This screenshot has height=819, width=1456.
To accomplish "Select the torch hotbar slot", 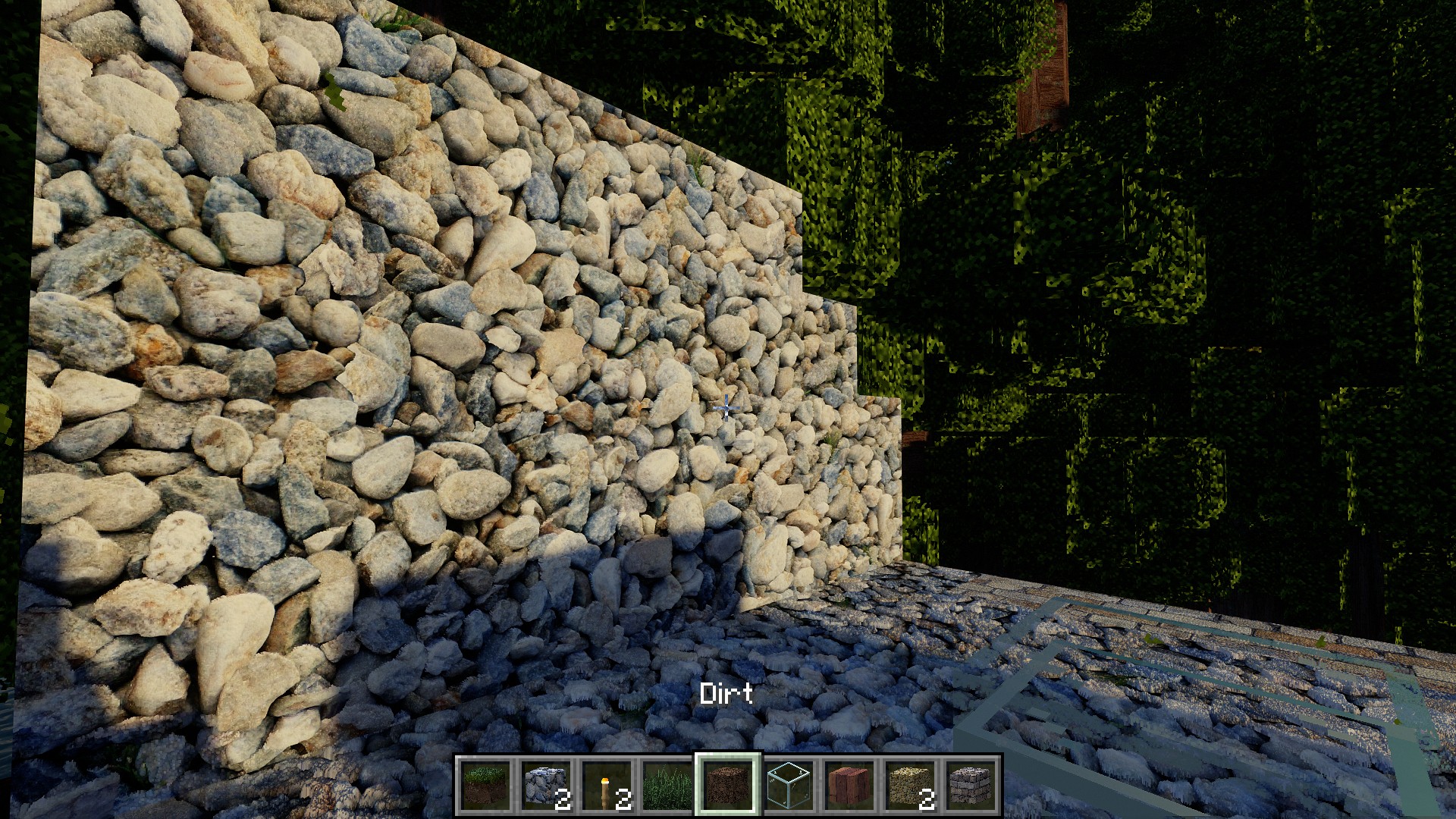I will (607, 785).
